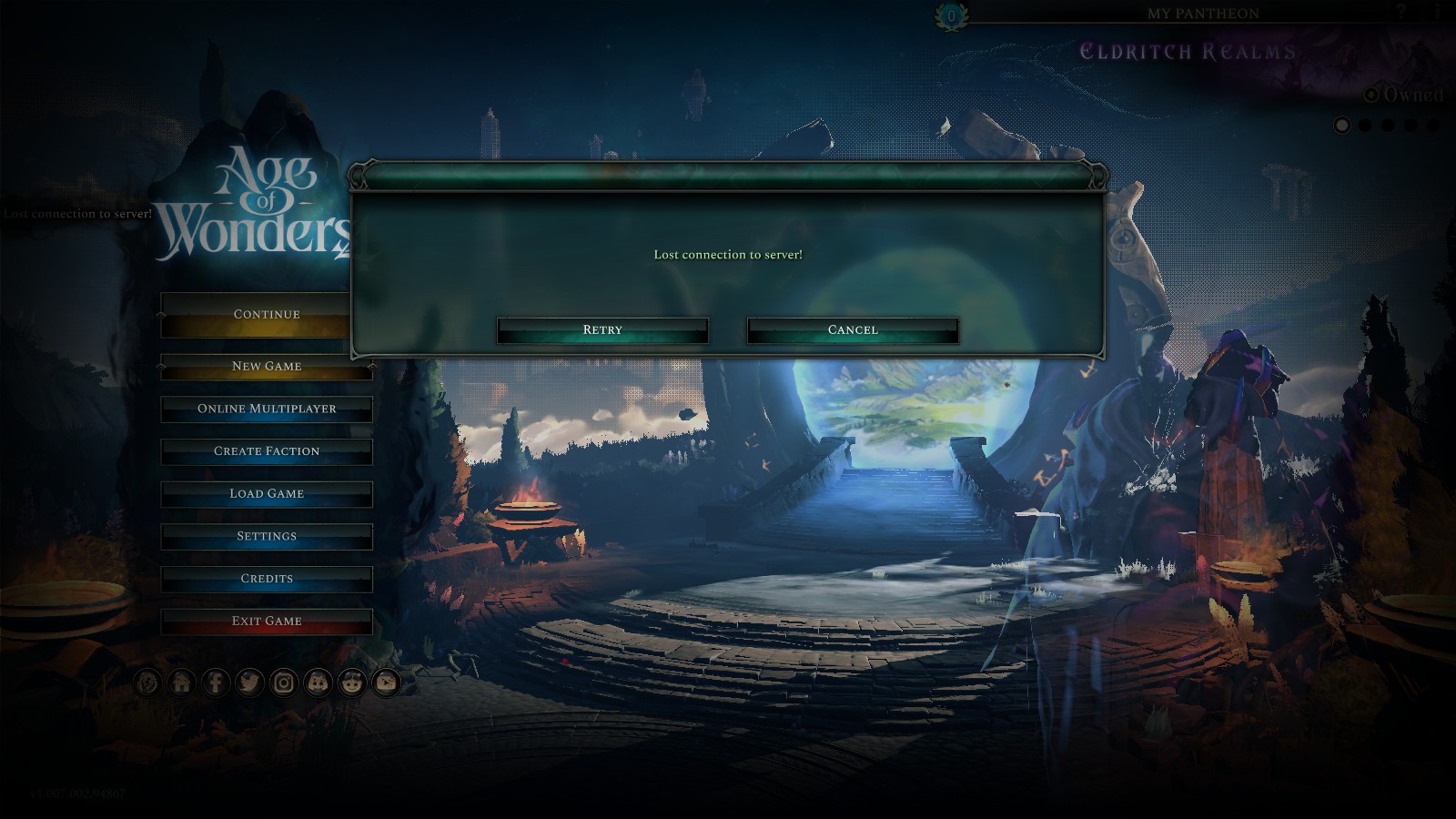Select the Twitter bird icon
The height and width of the screenshot is (819, 1456).
tap(250, 682)
